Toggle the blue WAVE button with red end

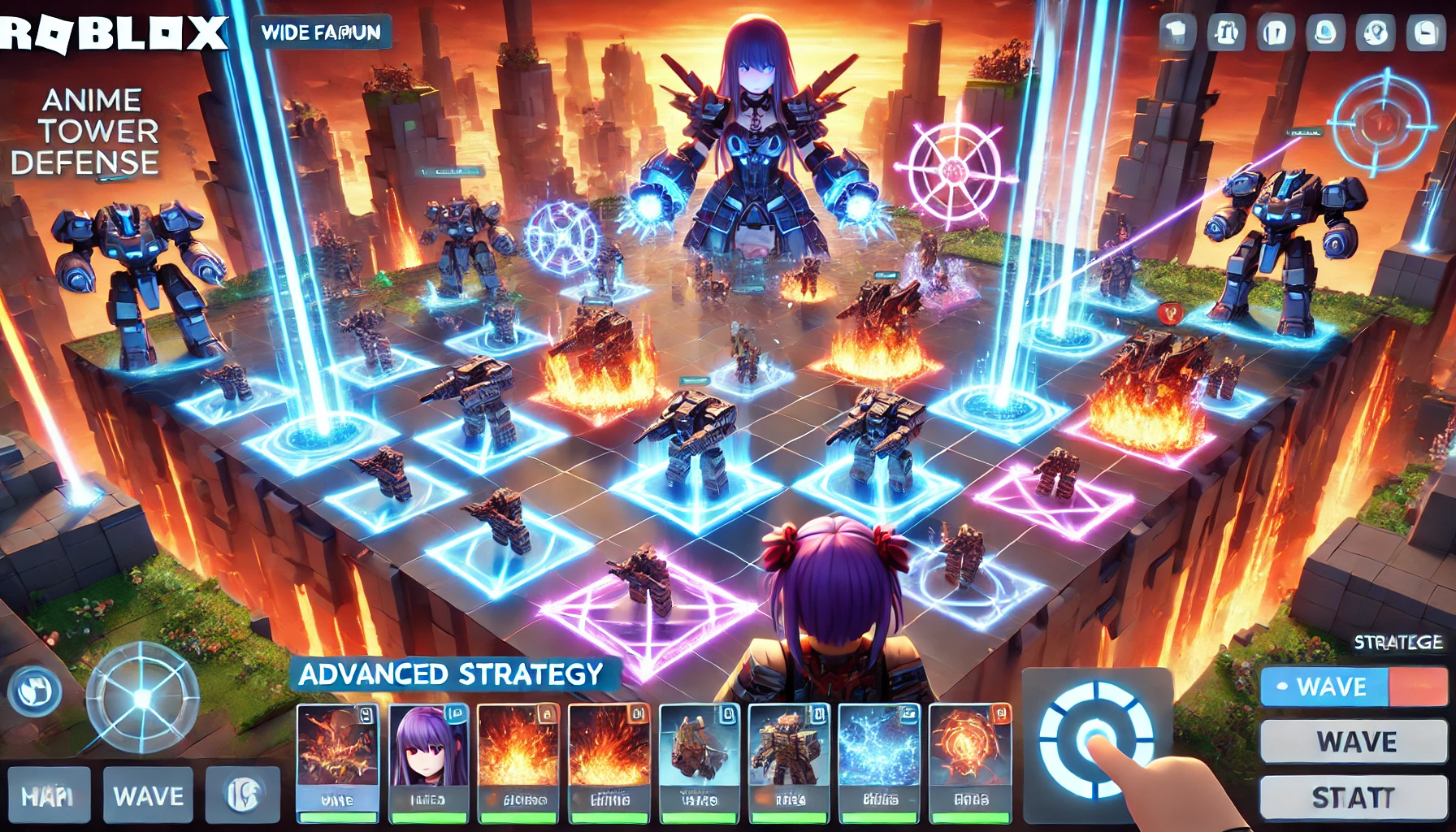pos(1354,687)
